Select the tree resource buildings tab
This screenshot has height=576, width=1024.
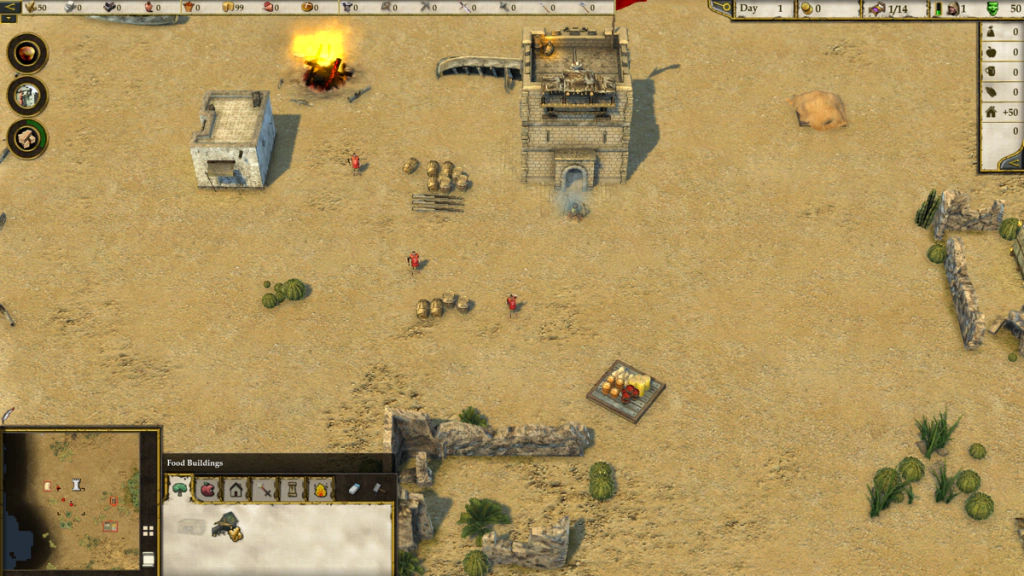click(x=180, y=489)
